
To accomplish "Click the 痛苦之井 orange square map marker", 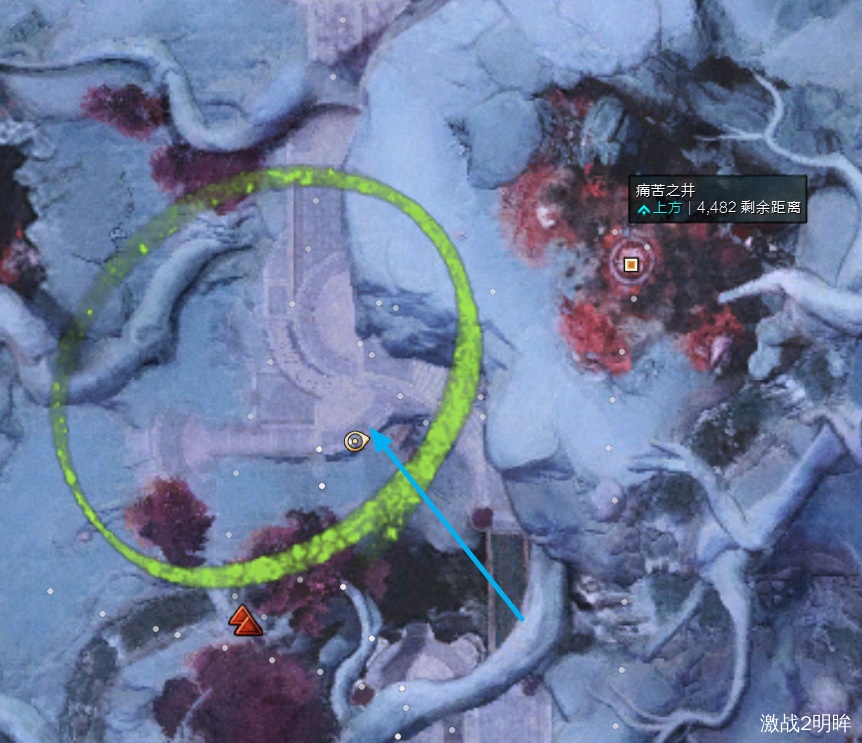I will tap(631, 264).
